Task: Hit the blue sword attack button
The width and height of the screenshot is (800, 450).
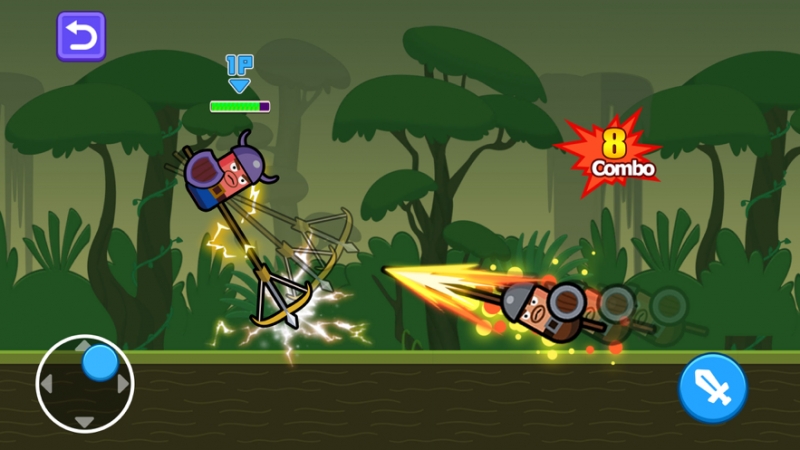Action: pos(713,388)
